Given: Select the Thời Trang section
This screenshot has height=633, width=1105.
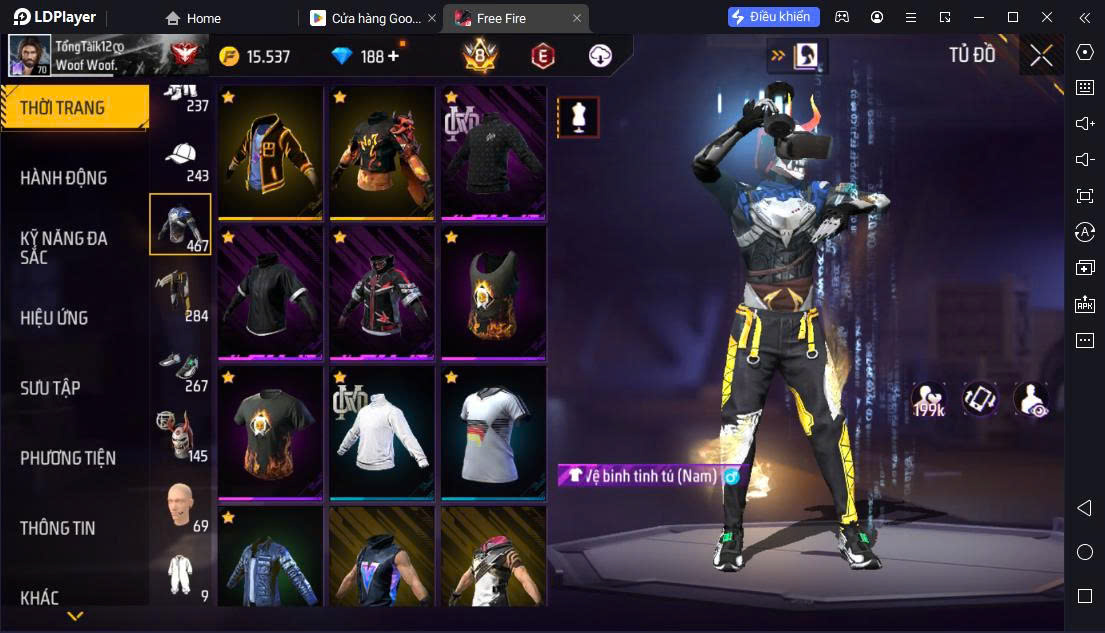Looking at the screenshot, I should tap(62, 108).
